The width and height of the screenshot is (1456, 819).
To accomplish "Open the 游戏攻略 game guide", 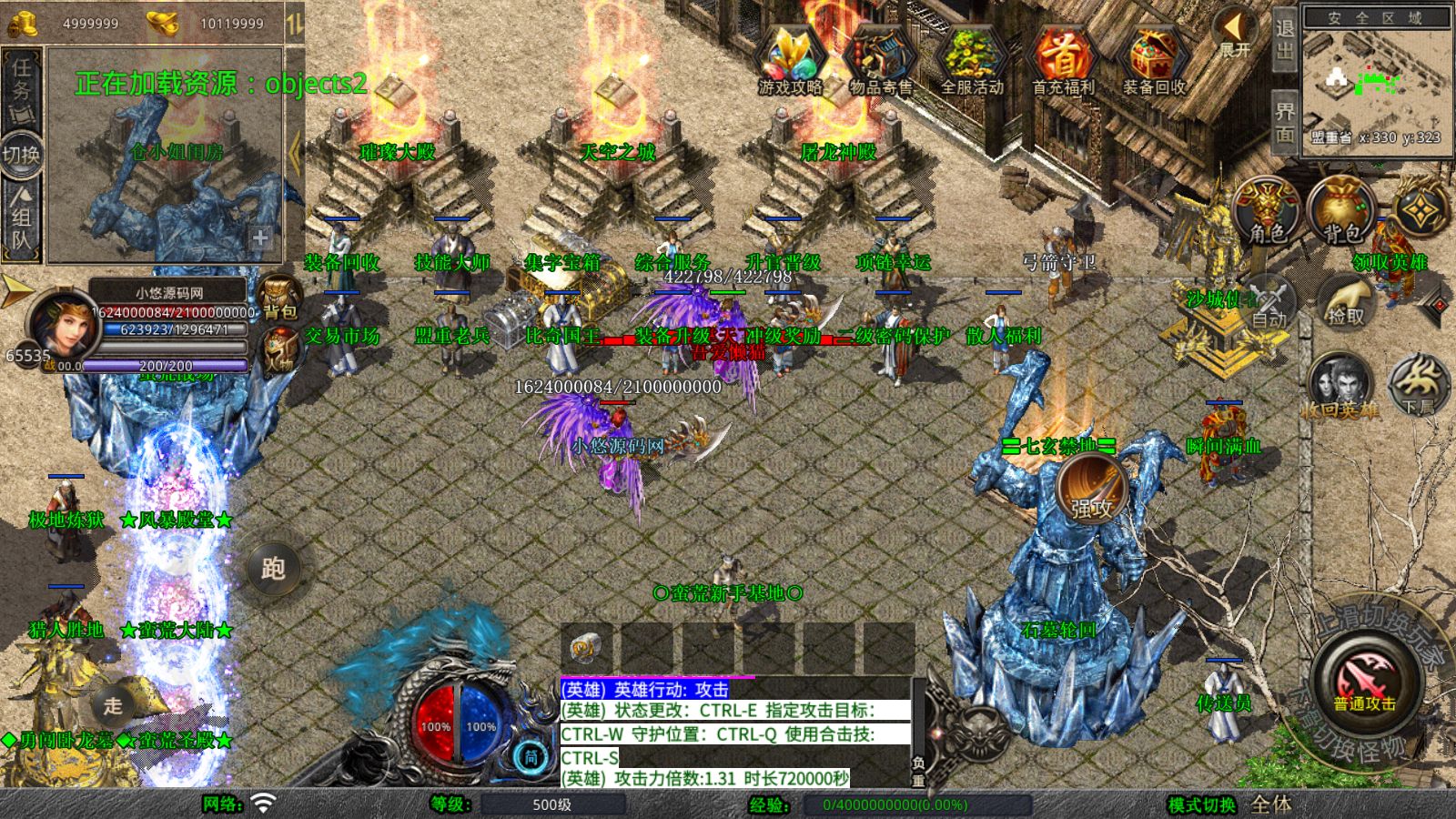I will click(x=790, y=60).
